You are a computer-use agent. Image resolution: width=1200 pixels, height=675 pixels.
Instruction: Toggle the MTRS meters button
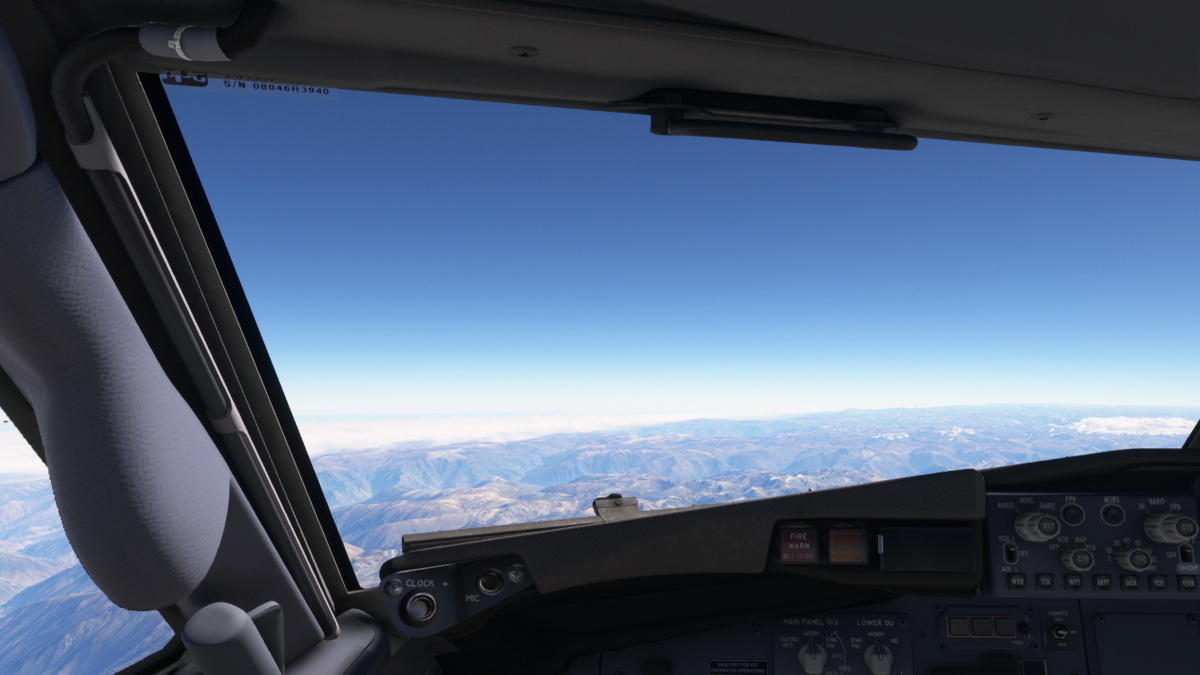click(1113, 514)
